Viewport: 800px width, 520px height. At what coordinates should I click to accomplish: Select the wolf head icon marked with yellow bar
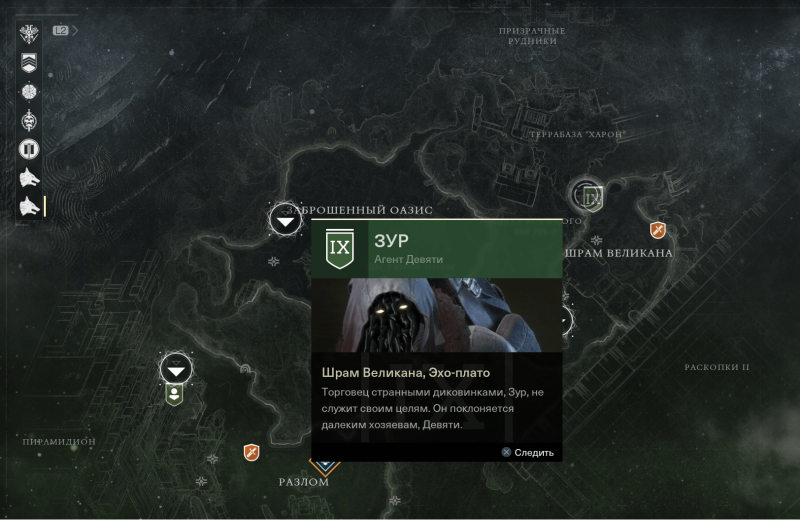pyautogui.click(x=30, y=207)
